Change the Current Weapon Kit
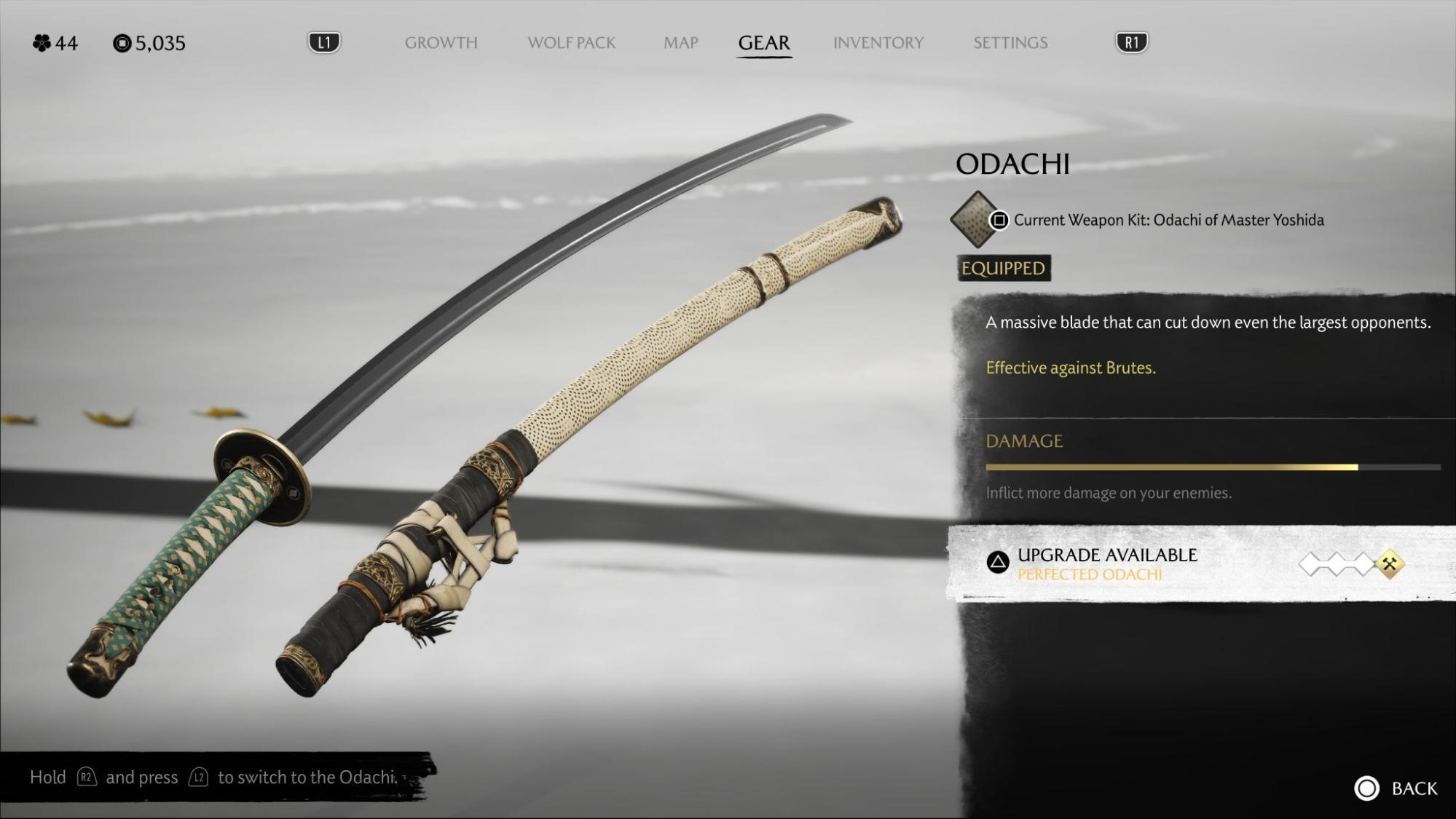 tap(1168, 220)
